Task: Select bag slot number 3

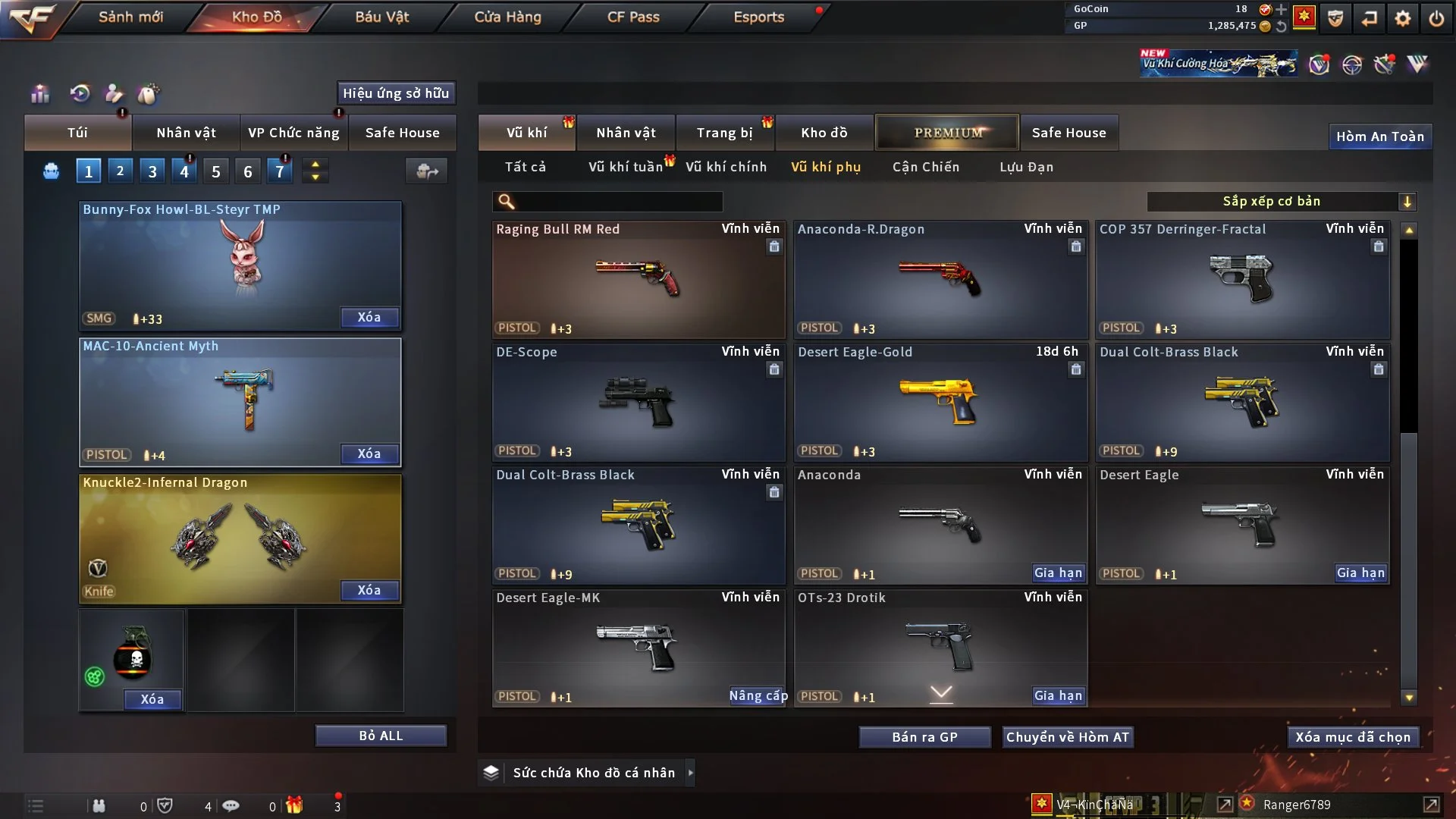Action: coord(152,171)
